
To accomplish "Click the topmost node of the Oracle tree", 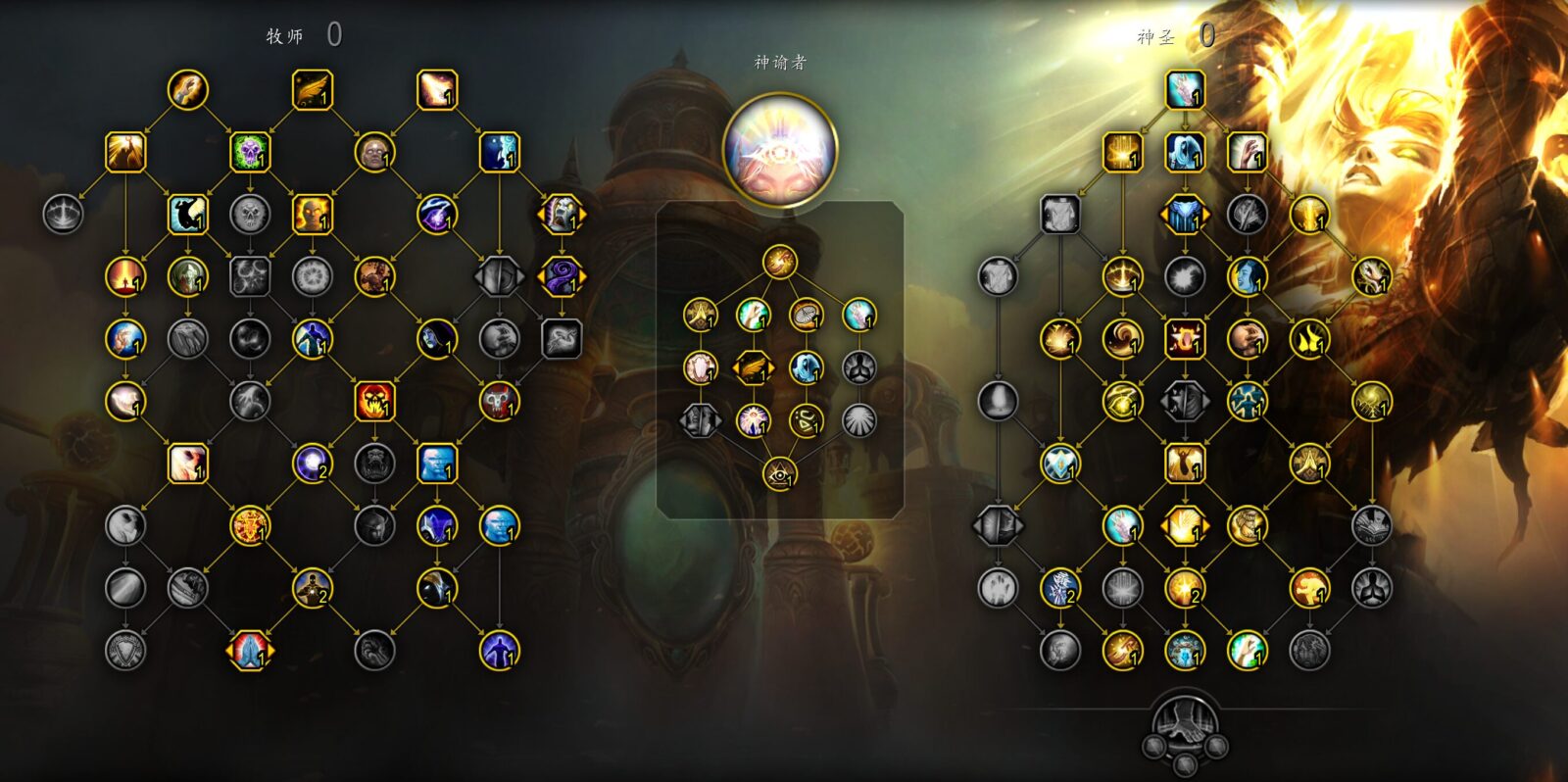I will point(780,262).
